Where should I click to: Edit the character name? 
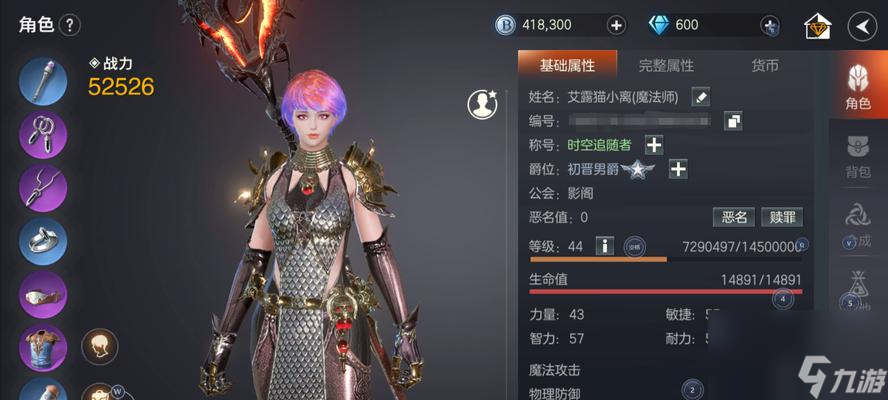click(x=701, y=96)
